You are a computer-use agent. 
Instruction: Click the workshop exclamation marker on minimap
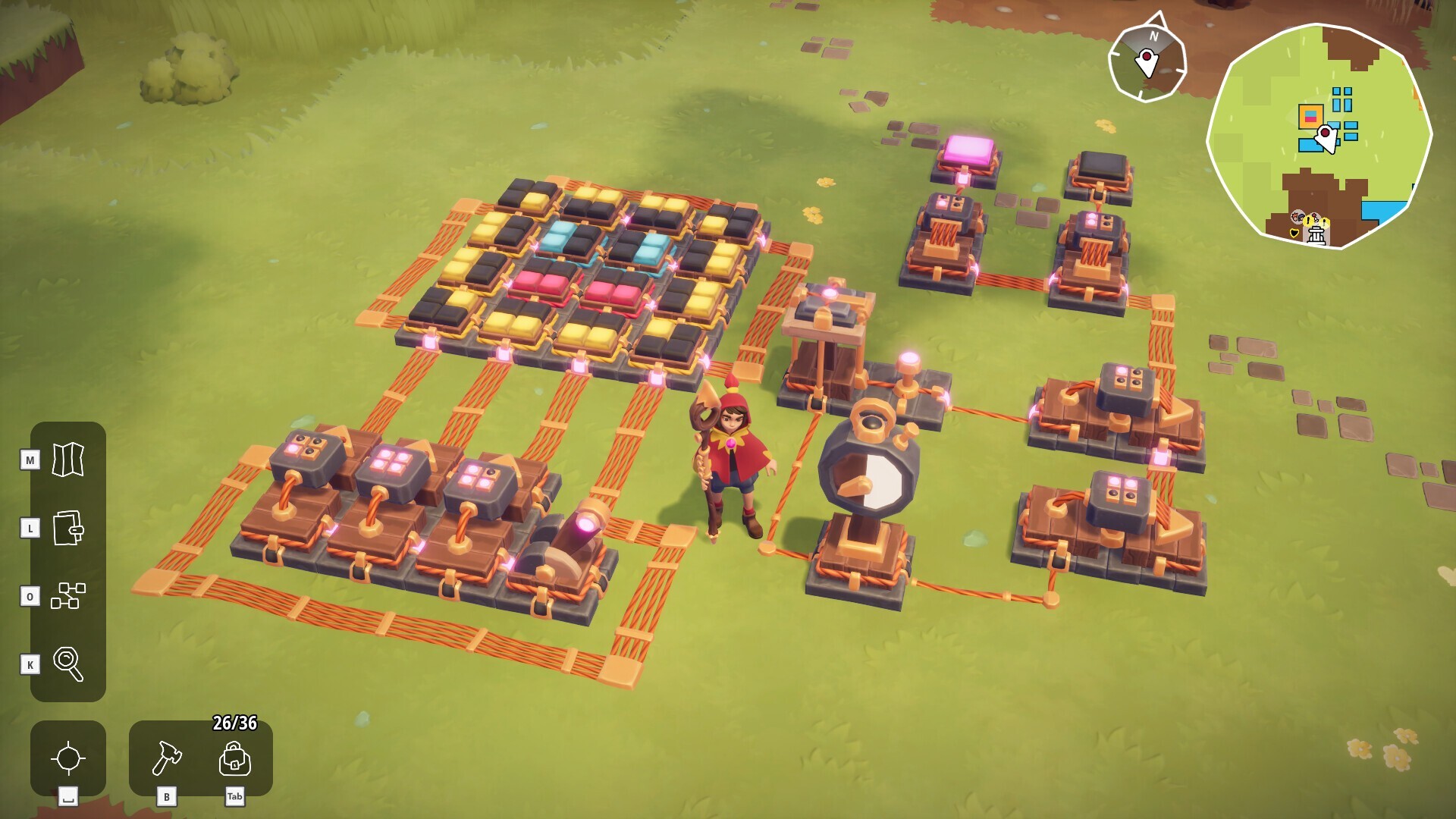1308,221
